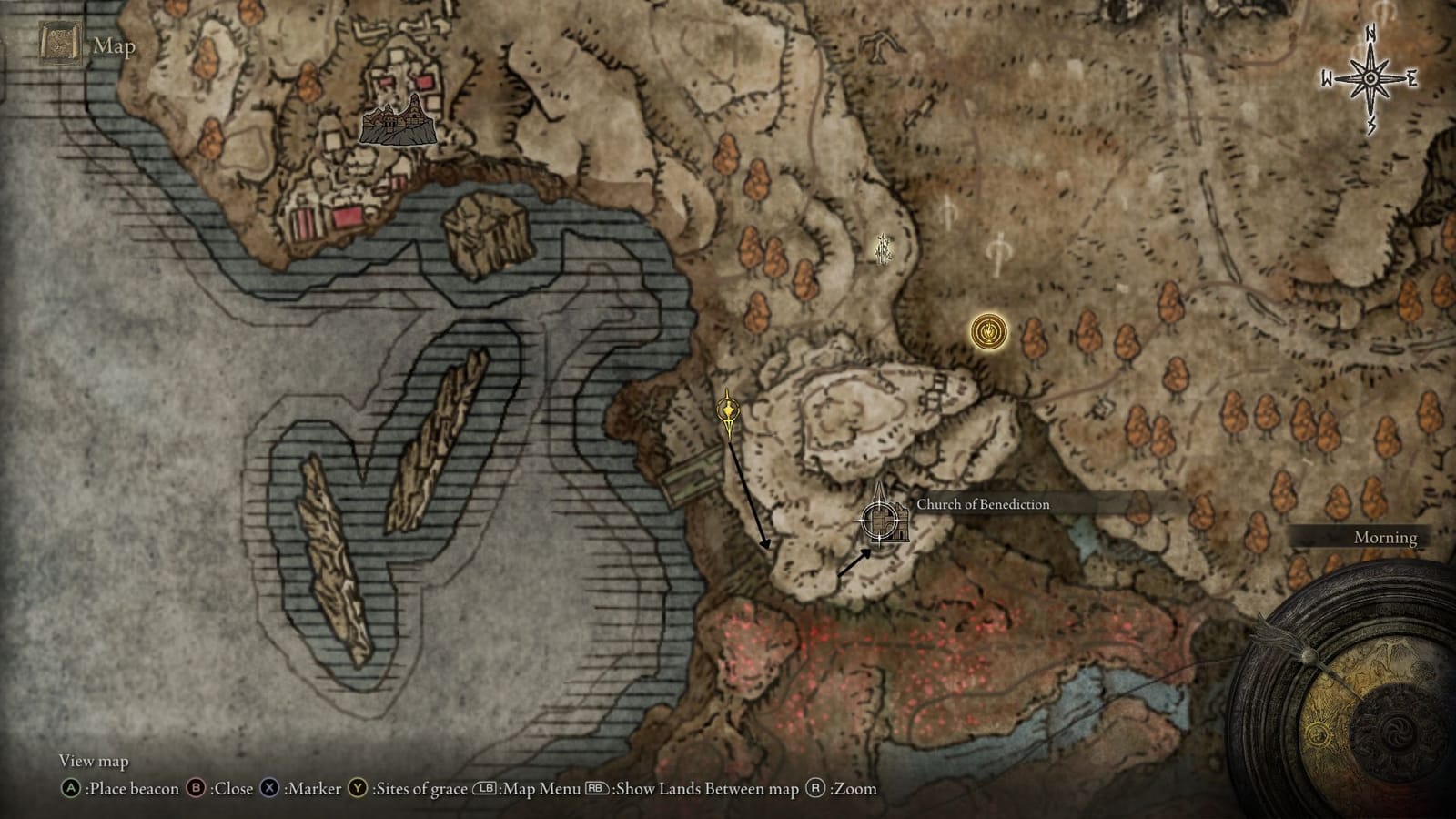Click the Map title in the top left
1456x819 pixels.
(x=112, y=41)
